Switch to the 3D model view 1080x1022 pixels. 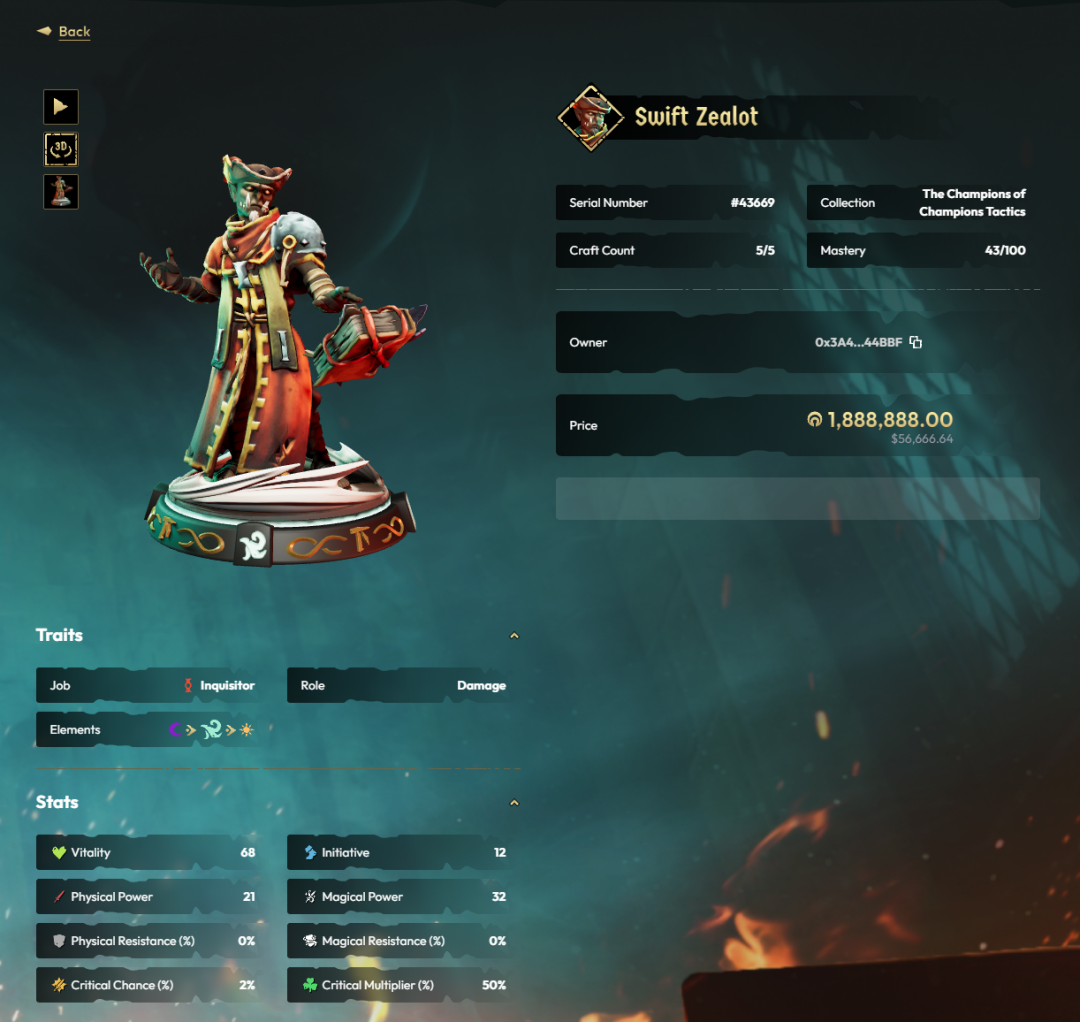click(61, 149)
